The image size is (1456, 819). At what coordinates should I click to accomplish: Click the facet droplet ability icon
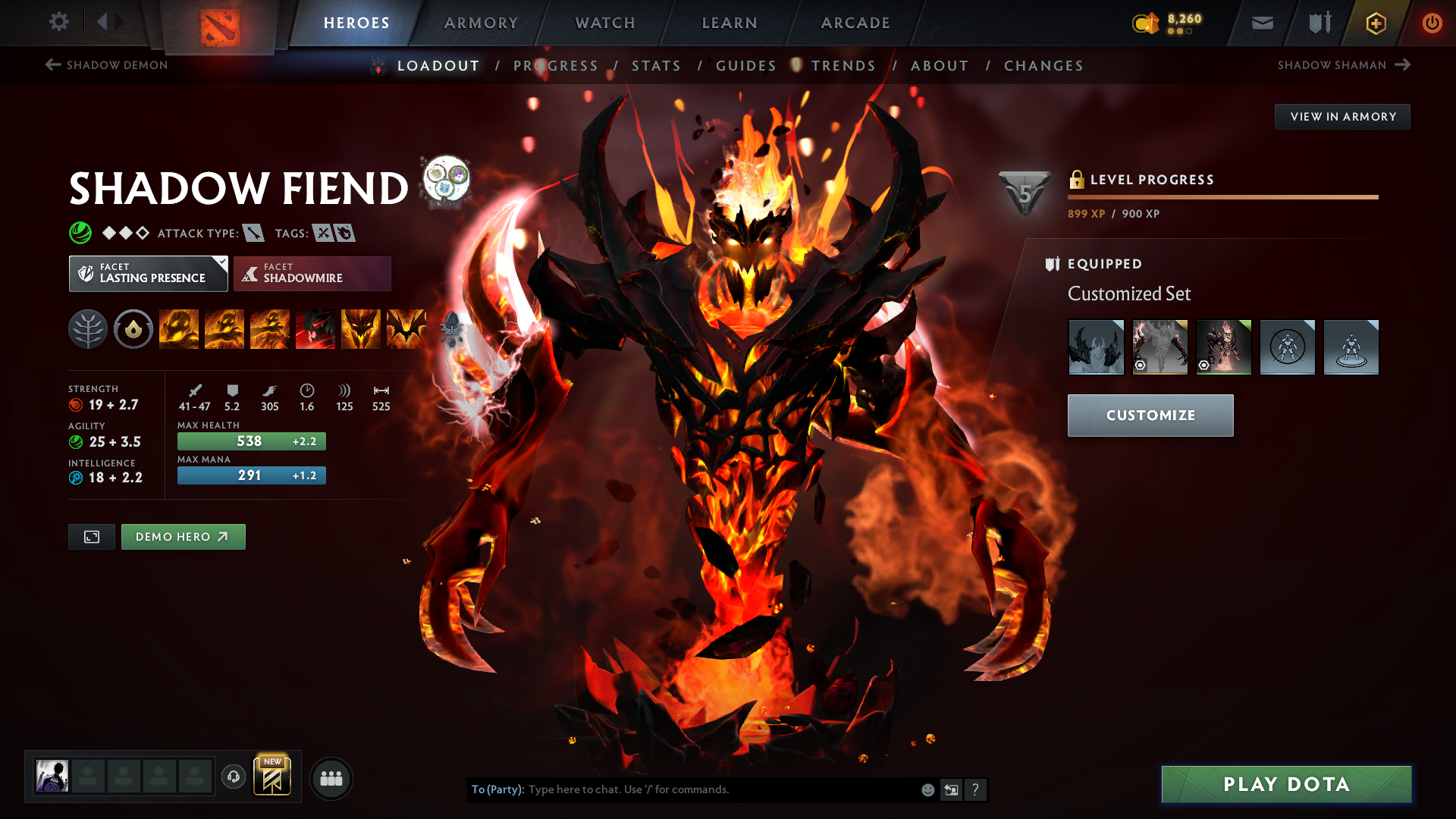133,329
